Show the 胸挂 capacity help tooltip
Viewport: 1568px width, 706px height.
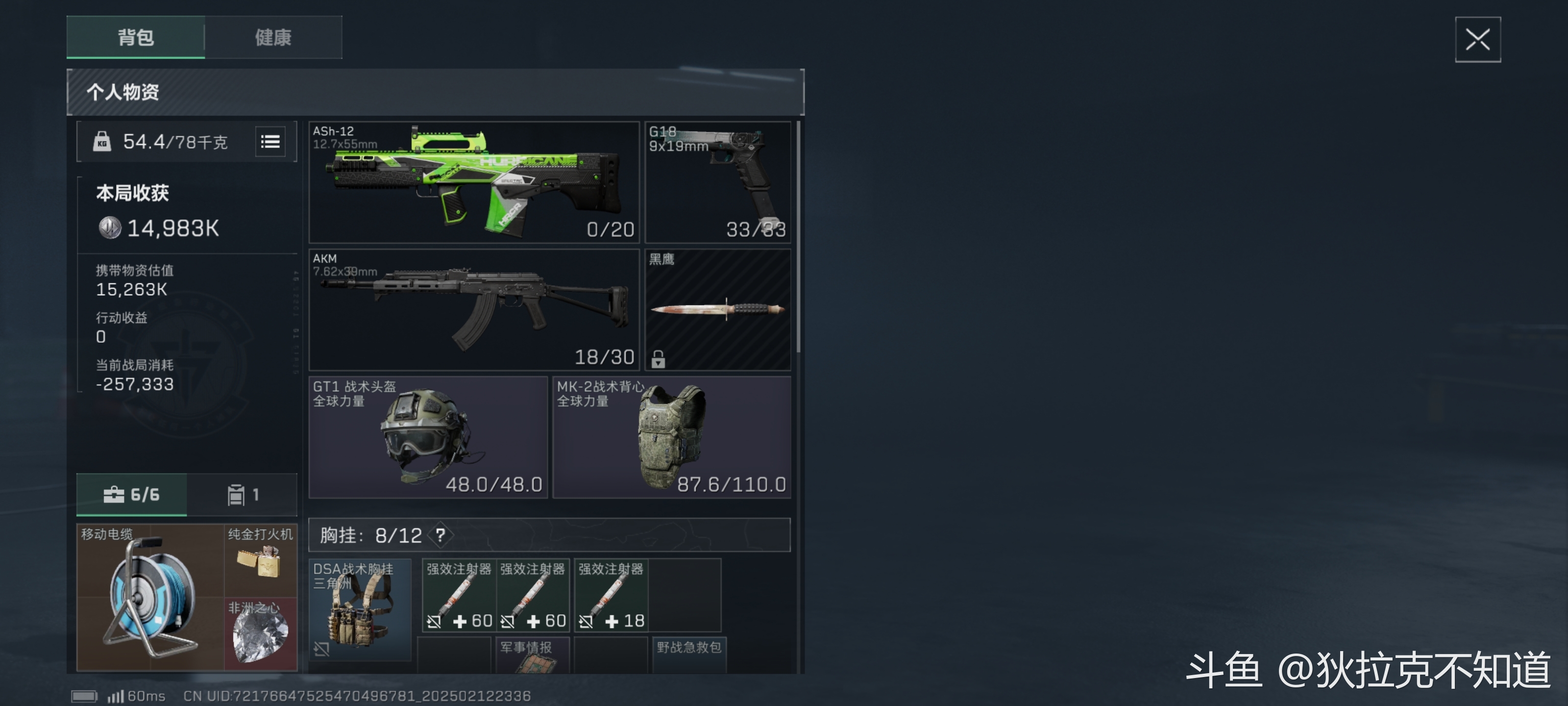coord(440,535)
